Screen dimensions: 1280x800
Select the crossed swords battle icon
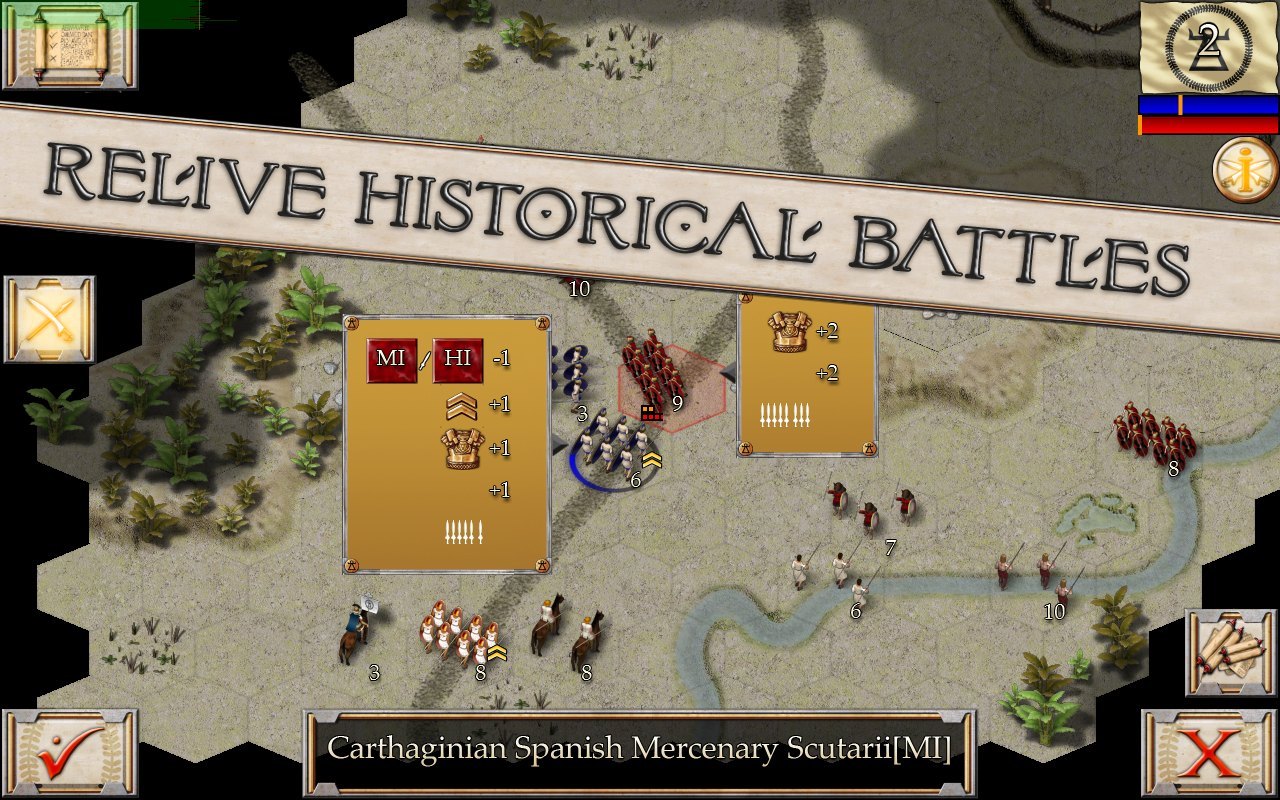[48, 320]
